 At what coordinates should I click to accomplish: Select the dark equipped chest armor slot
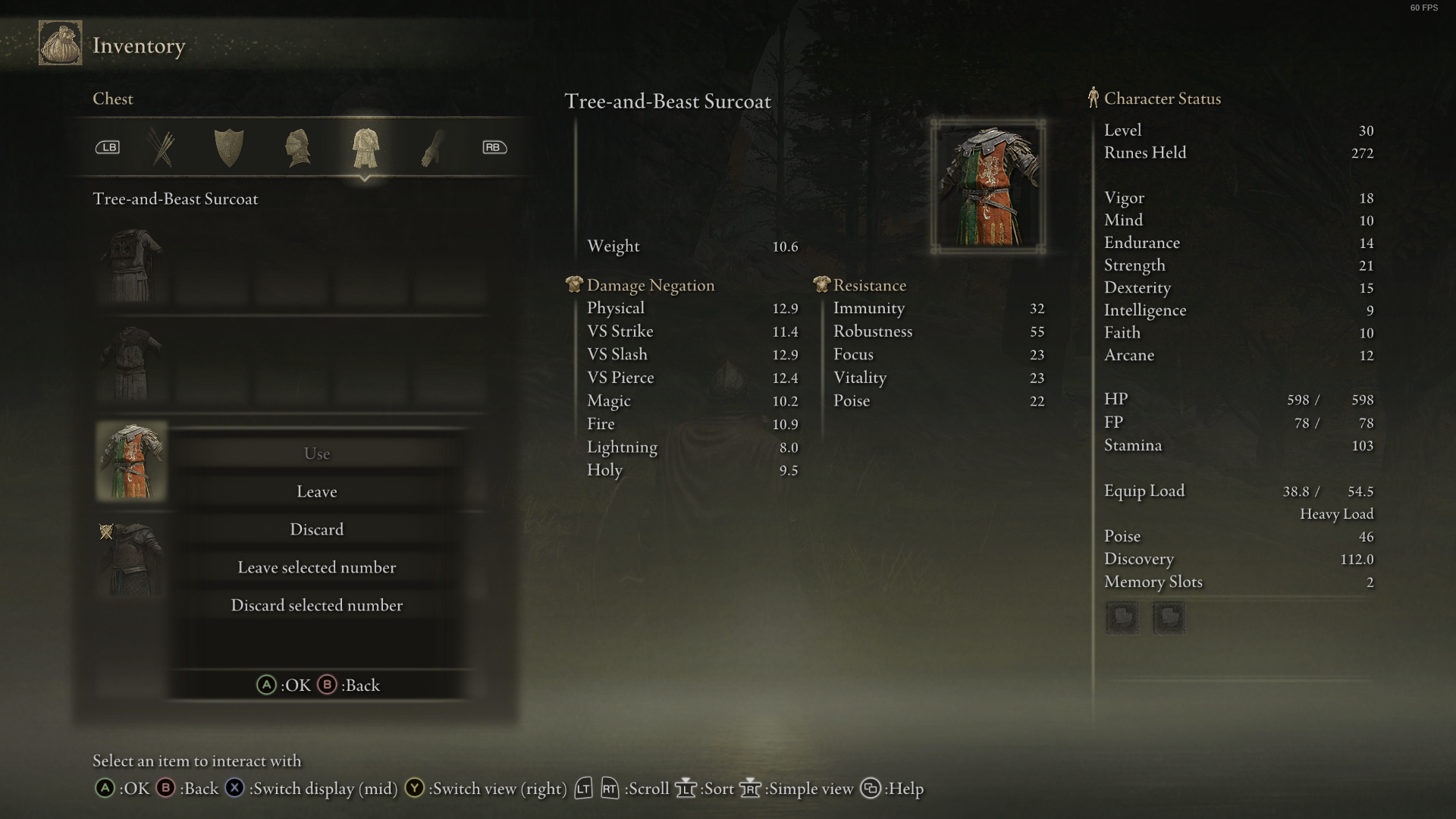pyautogui.click(x=131, y=559)
